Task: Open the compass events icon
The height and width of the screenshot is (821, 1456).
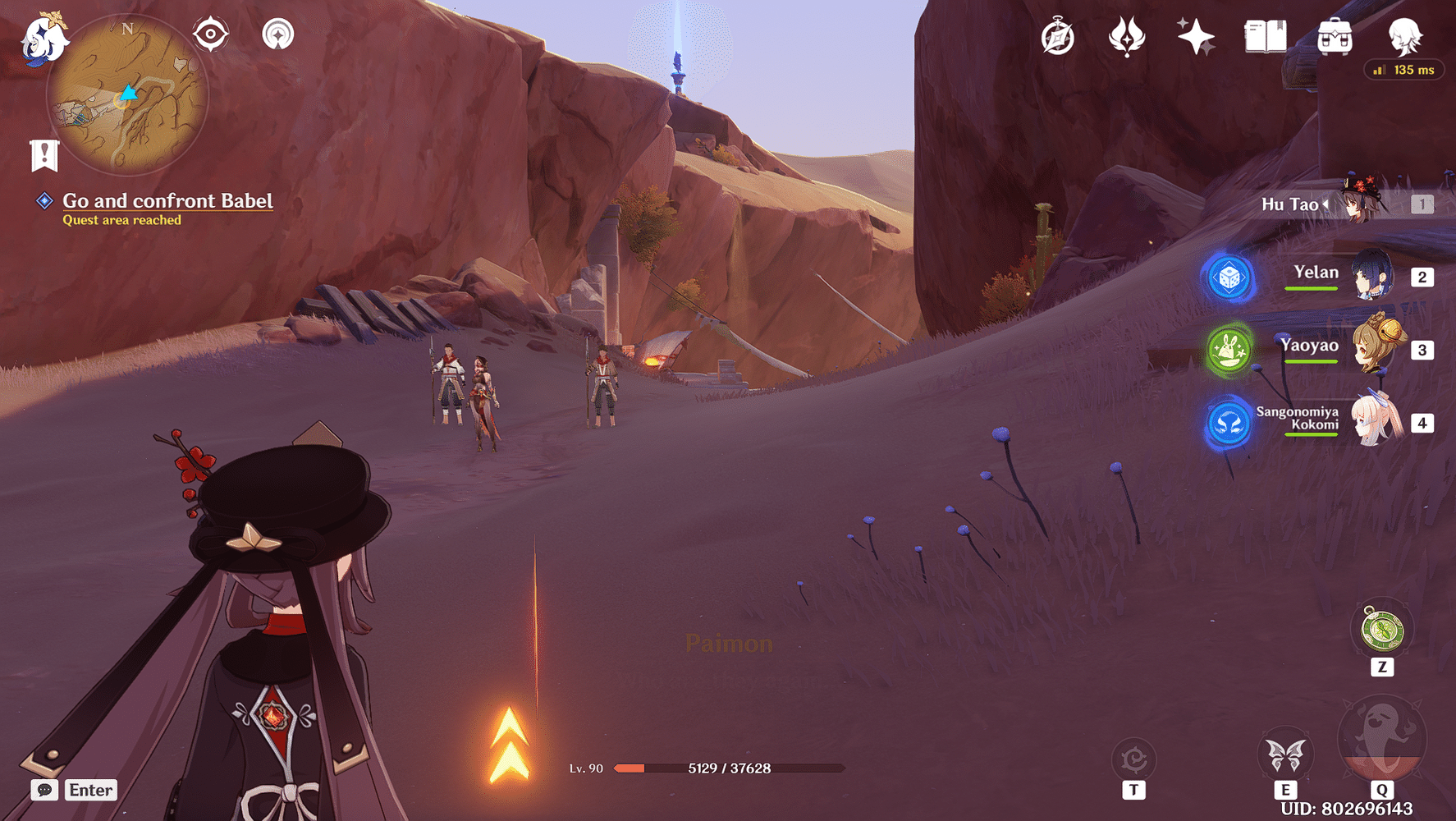Action: (x=1057, y=38)
